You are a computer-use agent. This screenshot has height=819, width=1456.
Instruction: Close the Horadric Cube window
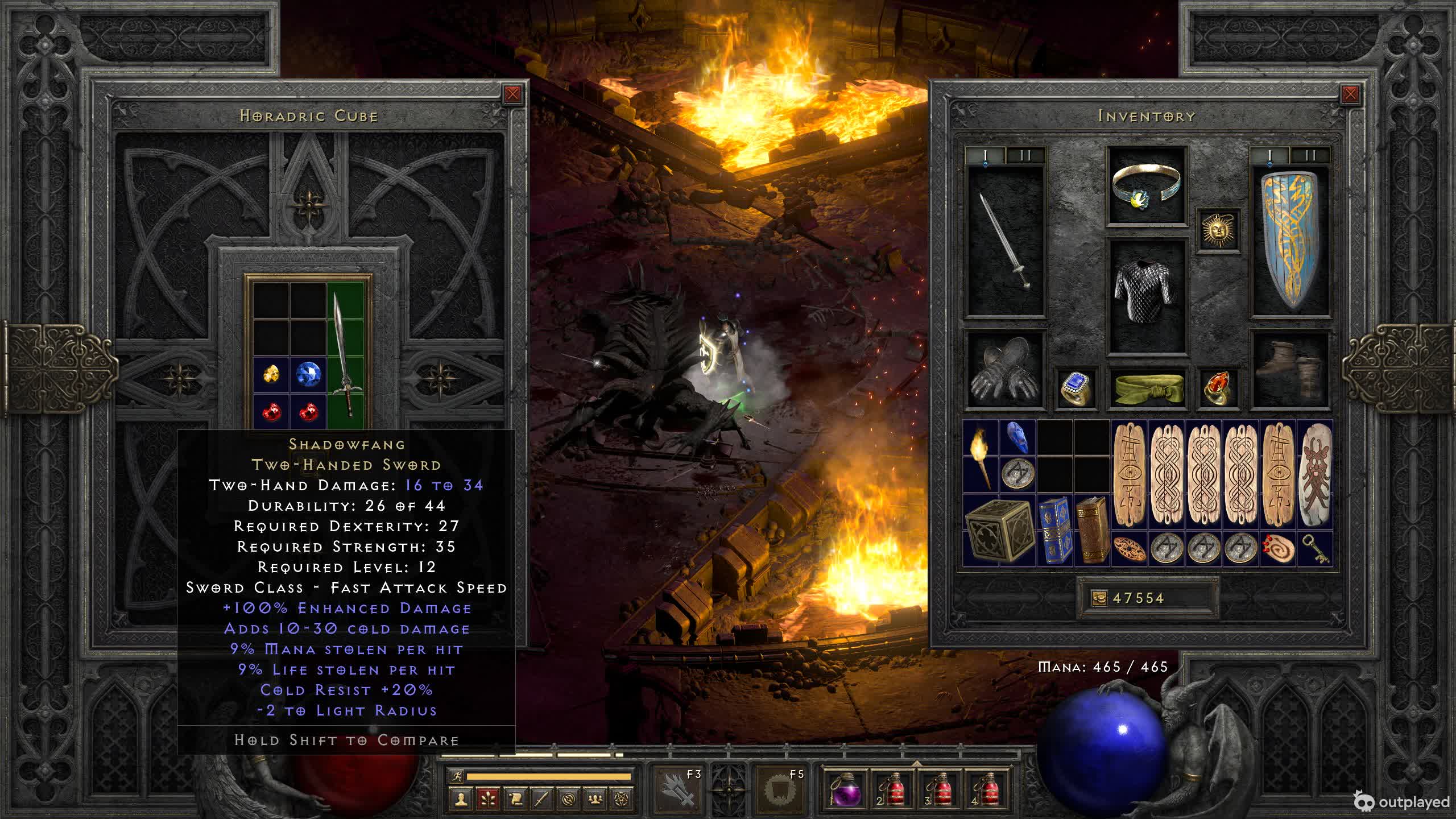pos(512,94)
